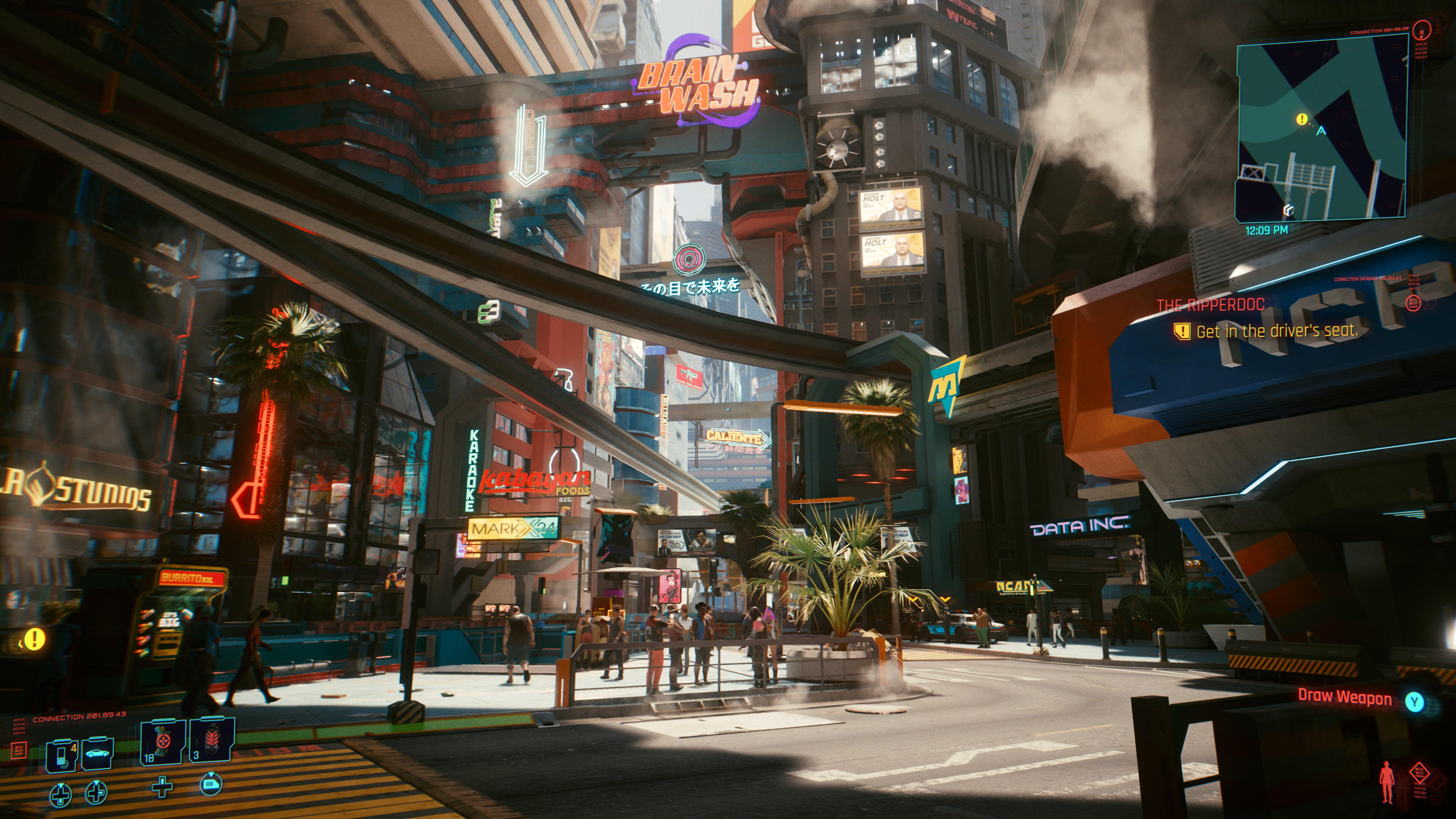The image size is (1456, 819).
Task: Open The Ripperdoc quest tracker
Action: 1210,305
